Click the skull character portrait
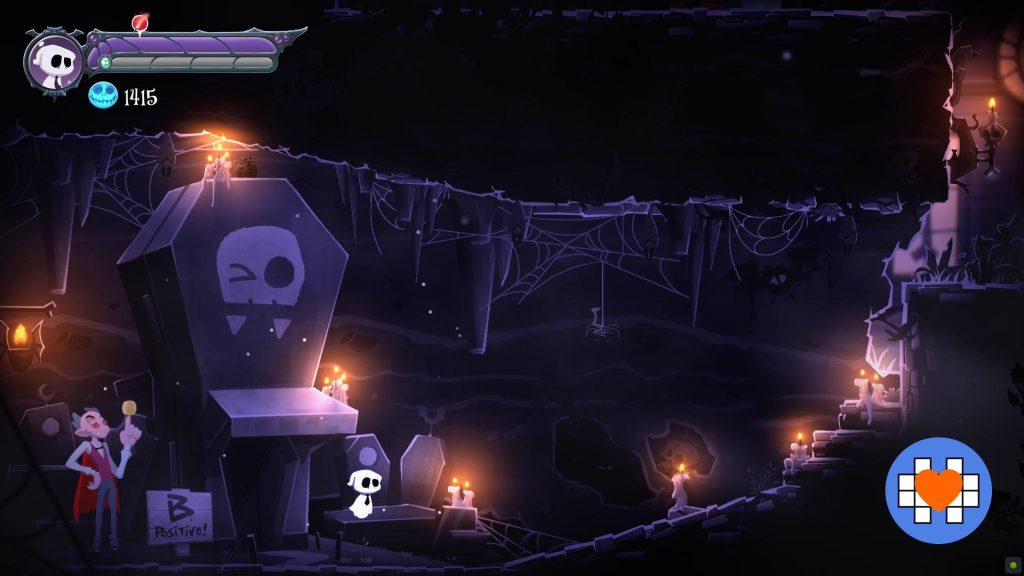The width and height of the screenshot is (1024, 576). click(x=54, y=61)
